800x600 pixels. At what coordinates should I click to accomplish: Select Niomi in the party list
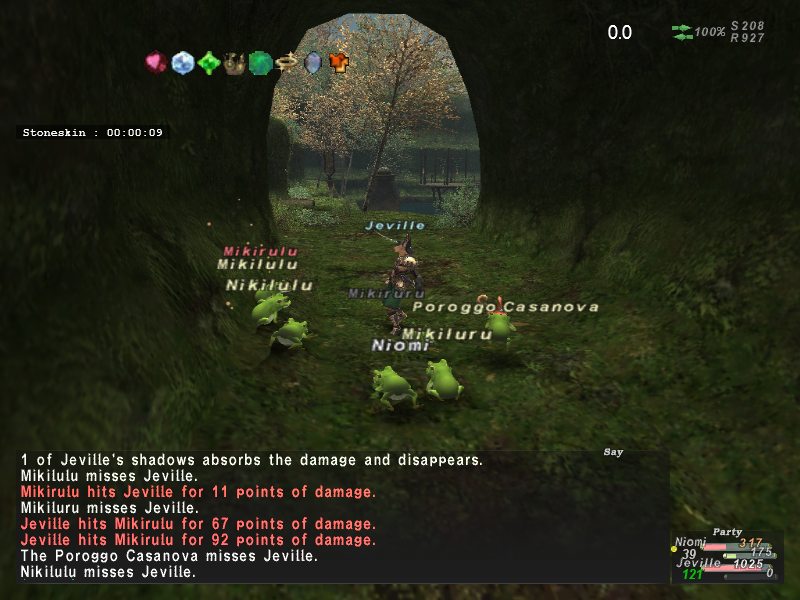(x=691, y=543)
